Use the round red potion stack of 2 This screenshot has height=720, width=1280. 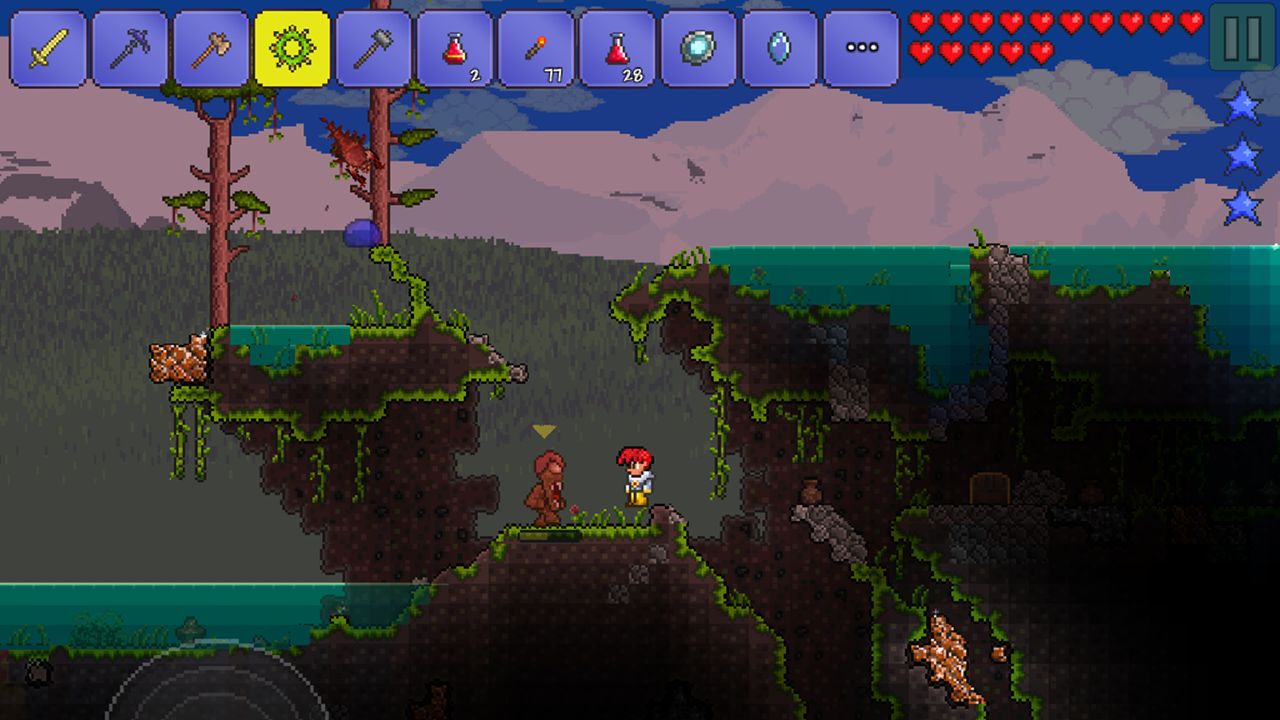point(455,48)
